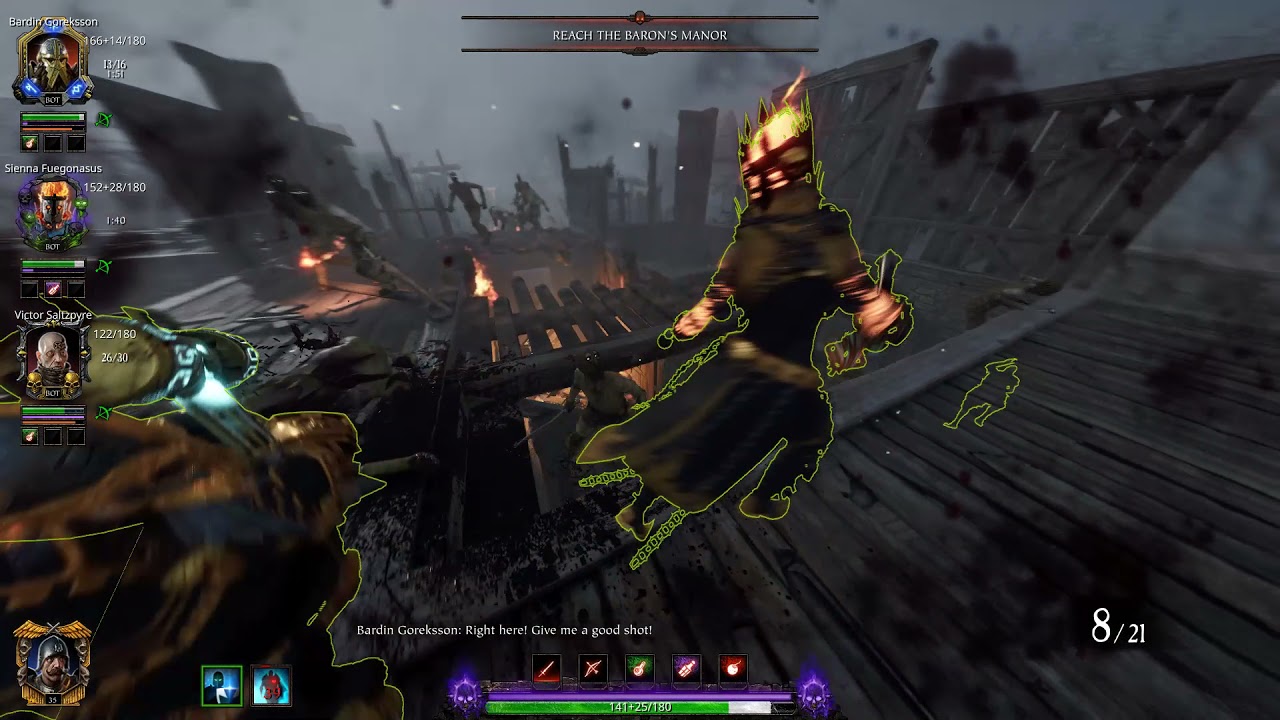Inspect the red figure buff icon
The image size is (1280, 720).
click(271, 686)
